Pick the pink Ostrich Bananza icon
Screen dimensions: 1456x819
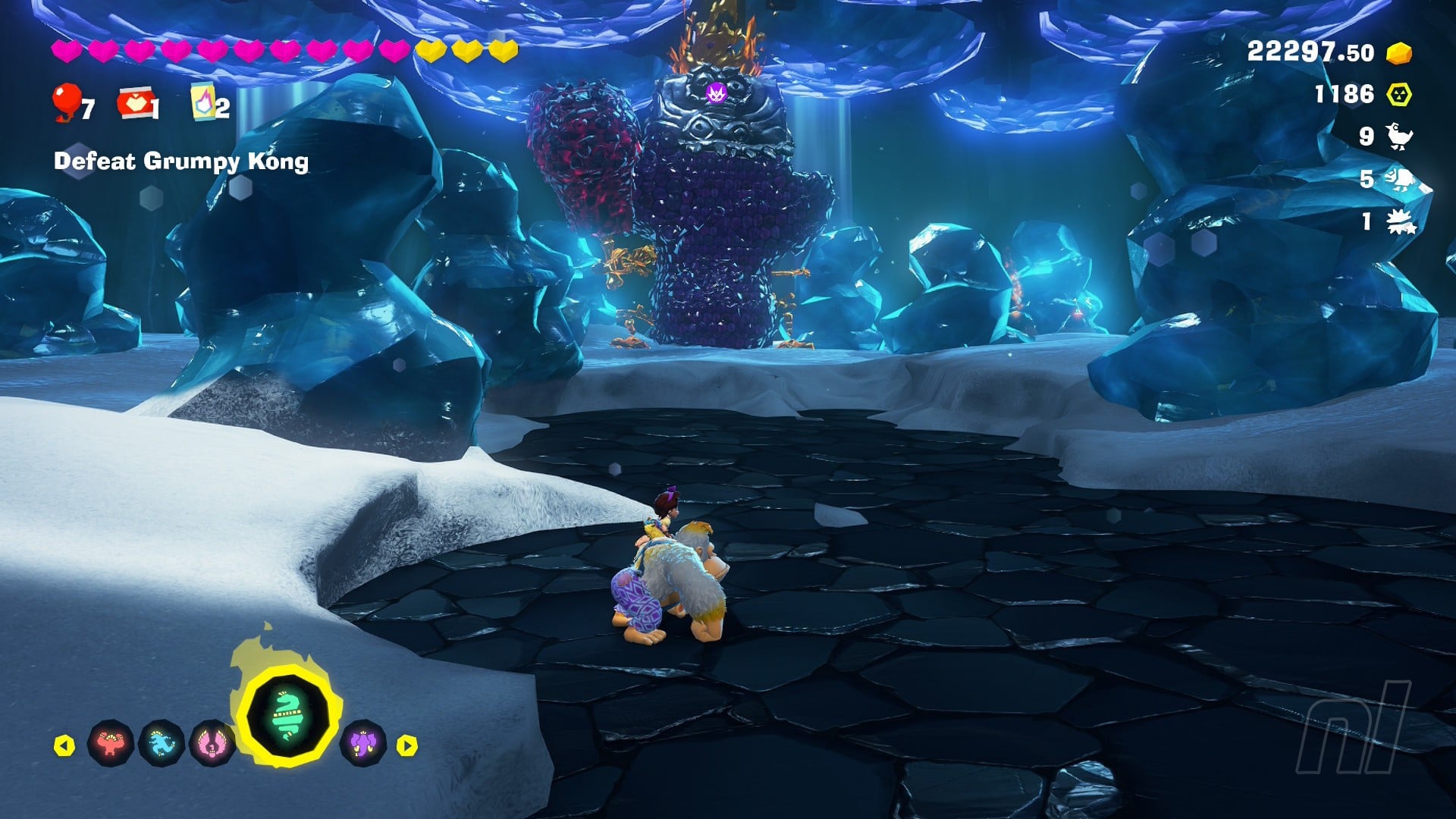tap(212, 744)
